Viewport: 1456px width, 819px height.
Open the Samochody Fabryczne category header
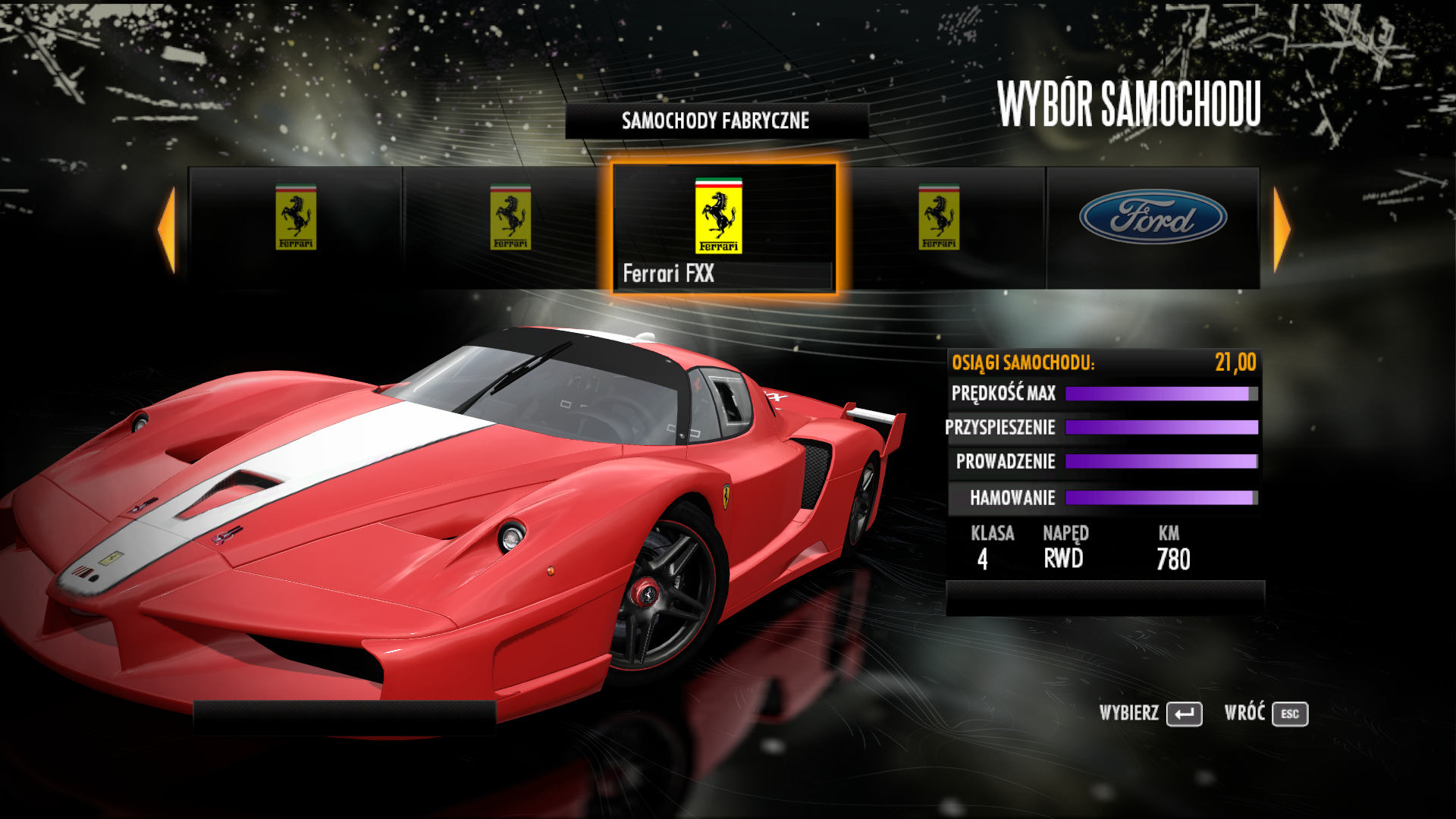tap(716, 121)
